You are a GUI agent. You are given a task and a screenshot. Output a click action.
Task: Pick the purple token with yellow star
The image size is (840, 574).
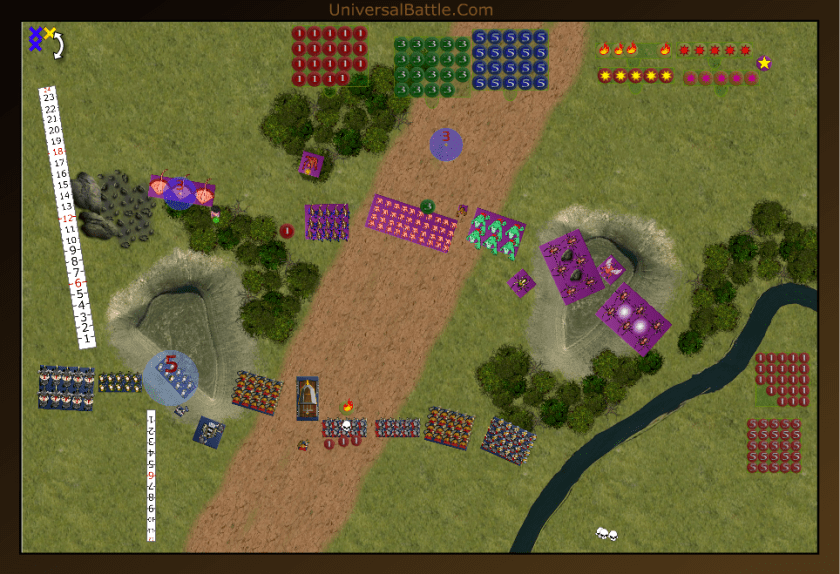coord(764,63)
